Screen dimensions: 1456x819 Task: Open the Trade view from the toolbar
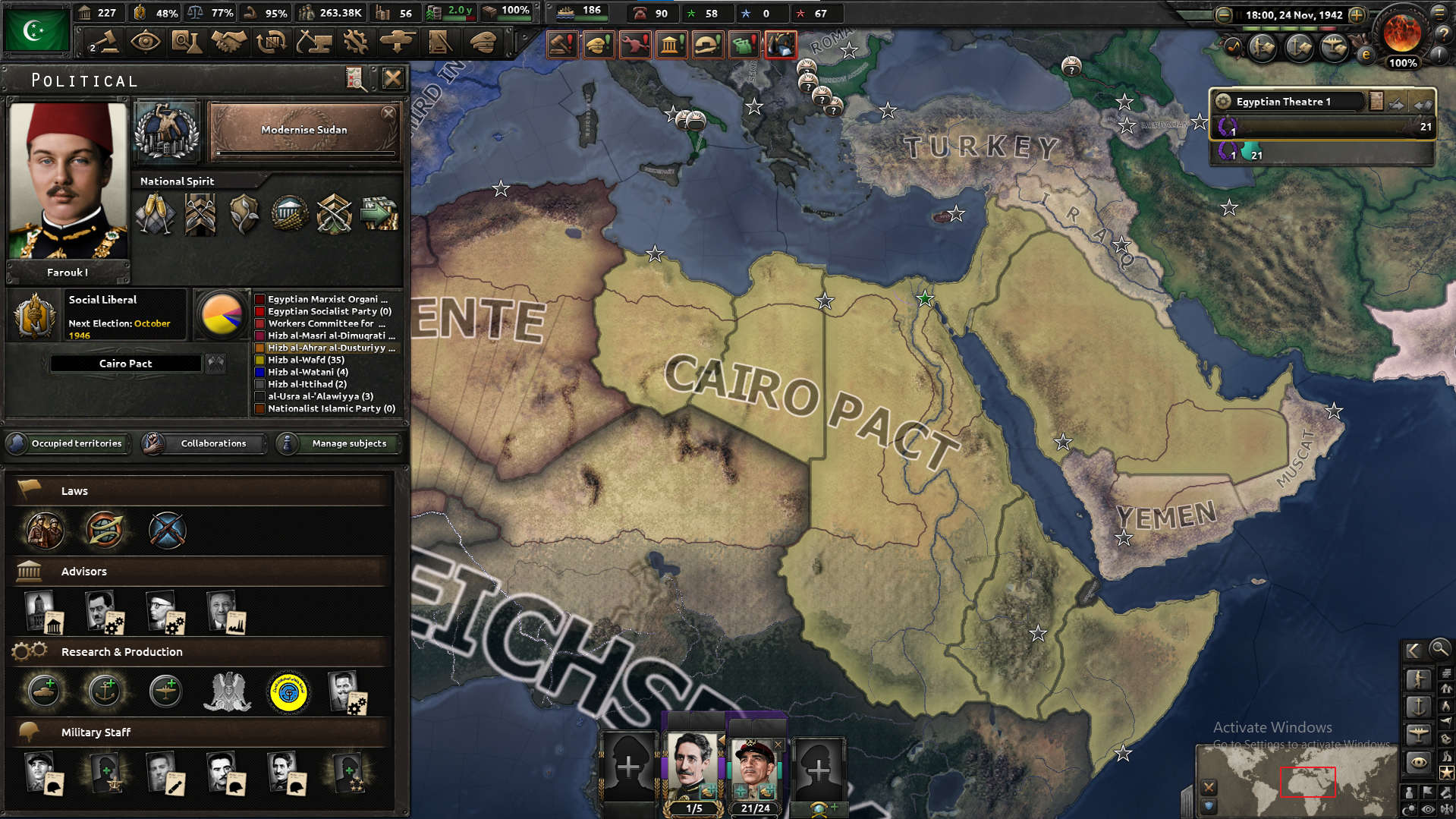click(272, 42)
